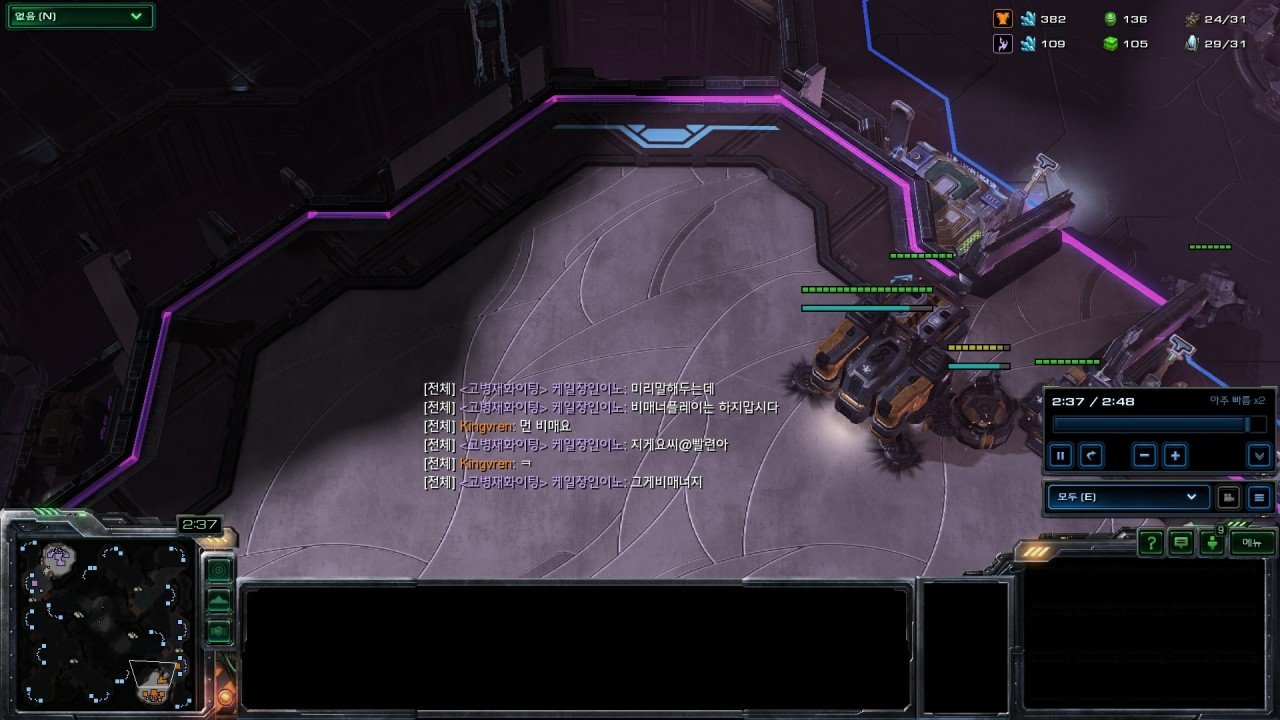Open the three-line list button beside the camera

(x=1259, y=497)
